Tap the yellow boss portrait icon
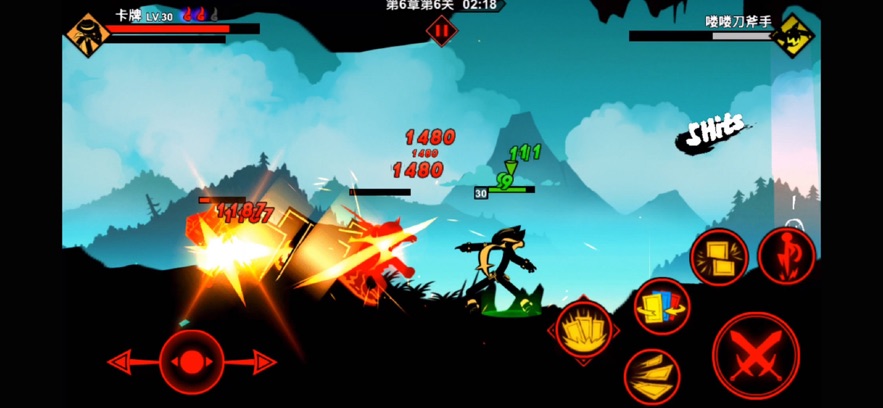 point(794,36)
